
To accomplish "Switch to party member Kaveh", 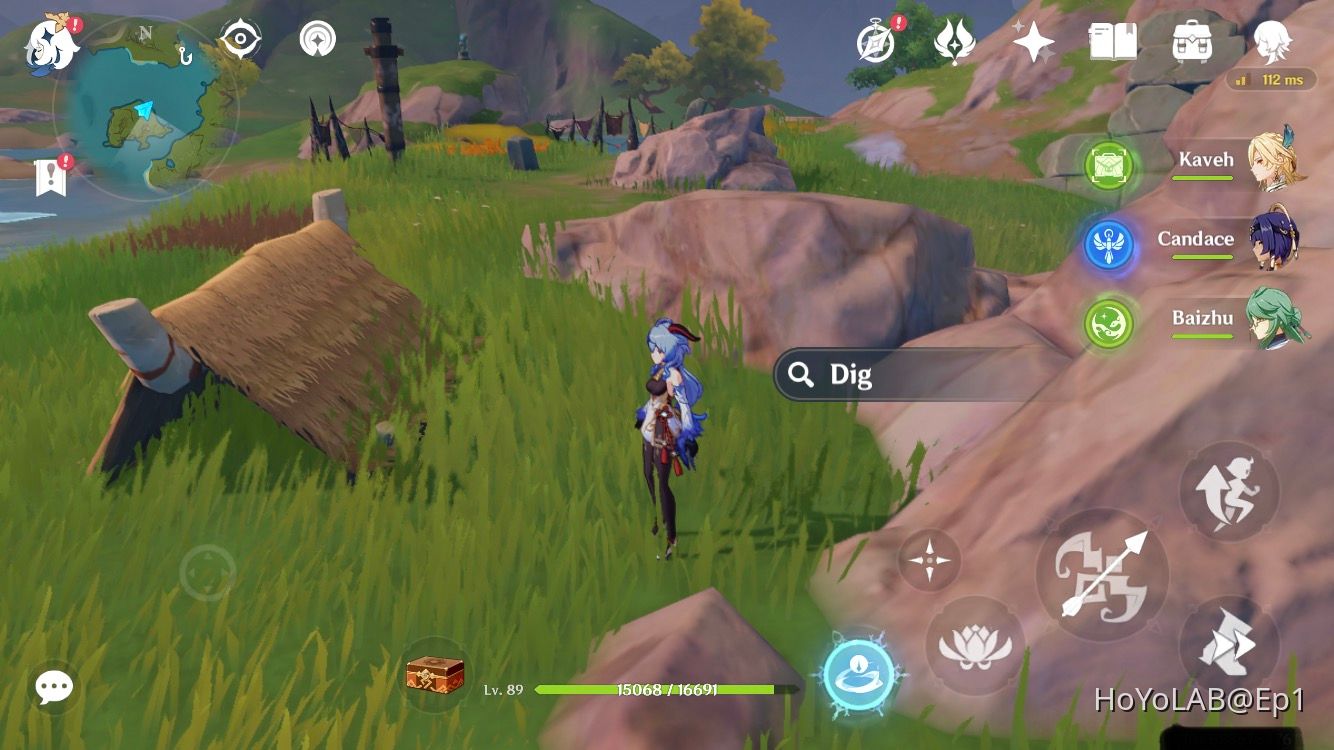I will tap(1209, 158).
